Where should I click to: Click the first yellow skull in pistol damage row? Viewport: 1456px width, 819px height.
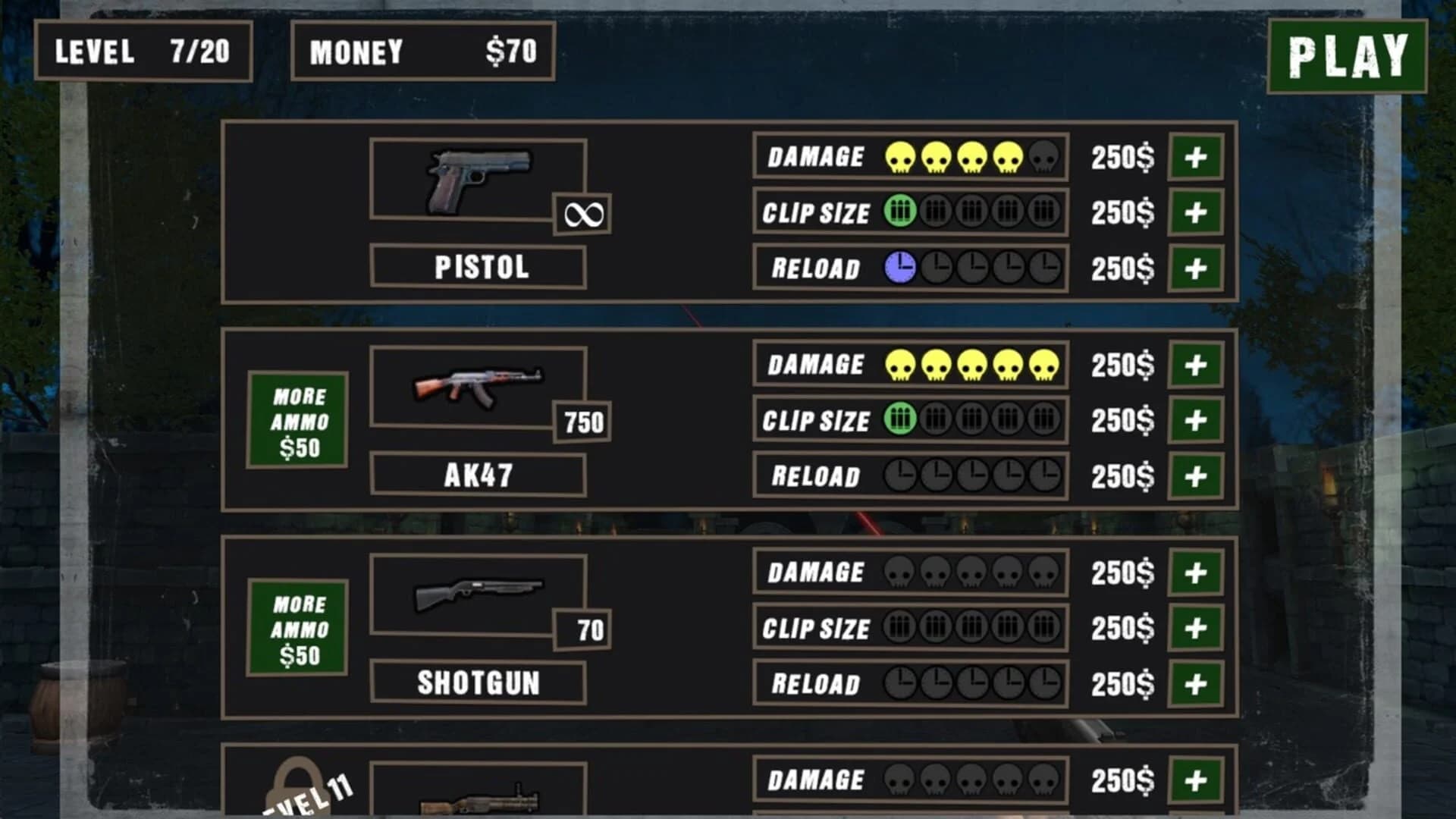click(x=899, y=155)
